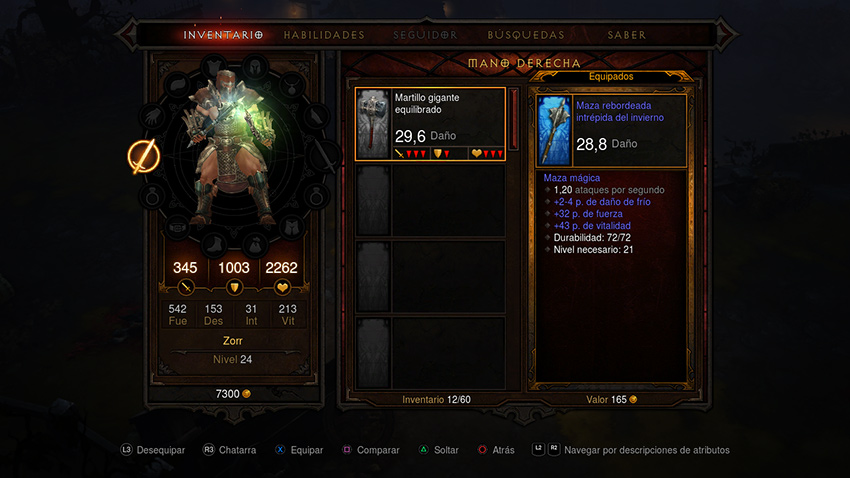Select the boots equipment slot
This screenshot has width=850, height=478.
coord(213,244)
